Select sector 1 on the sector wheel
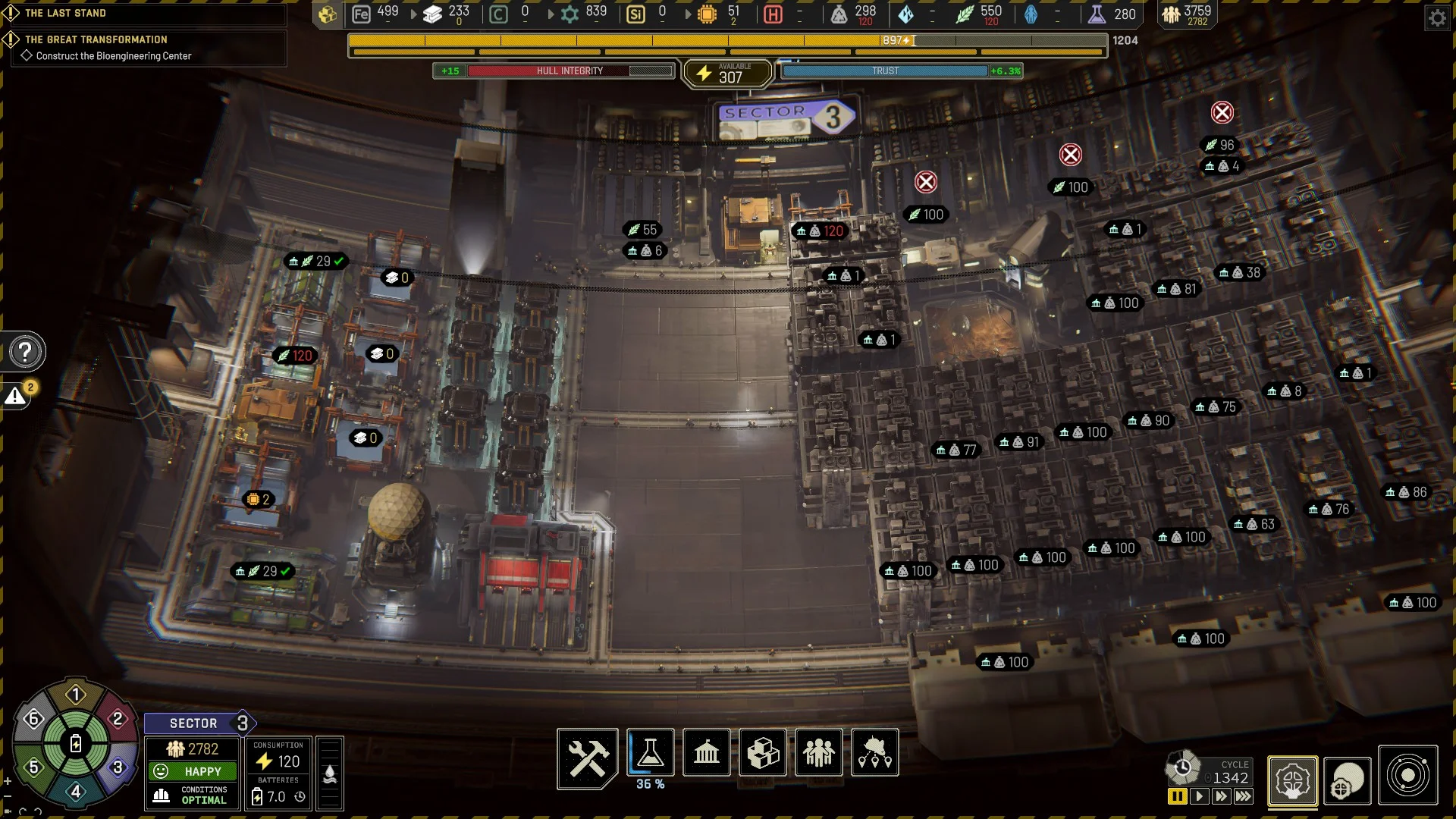Viewport: 1456px width, 819px height. (x=76, y=695)
